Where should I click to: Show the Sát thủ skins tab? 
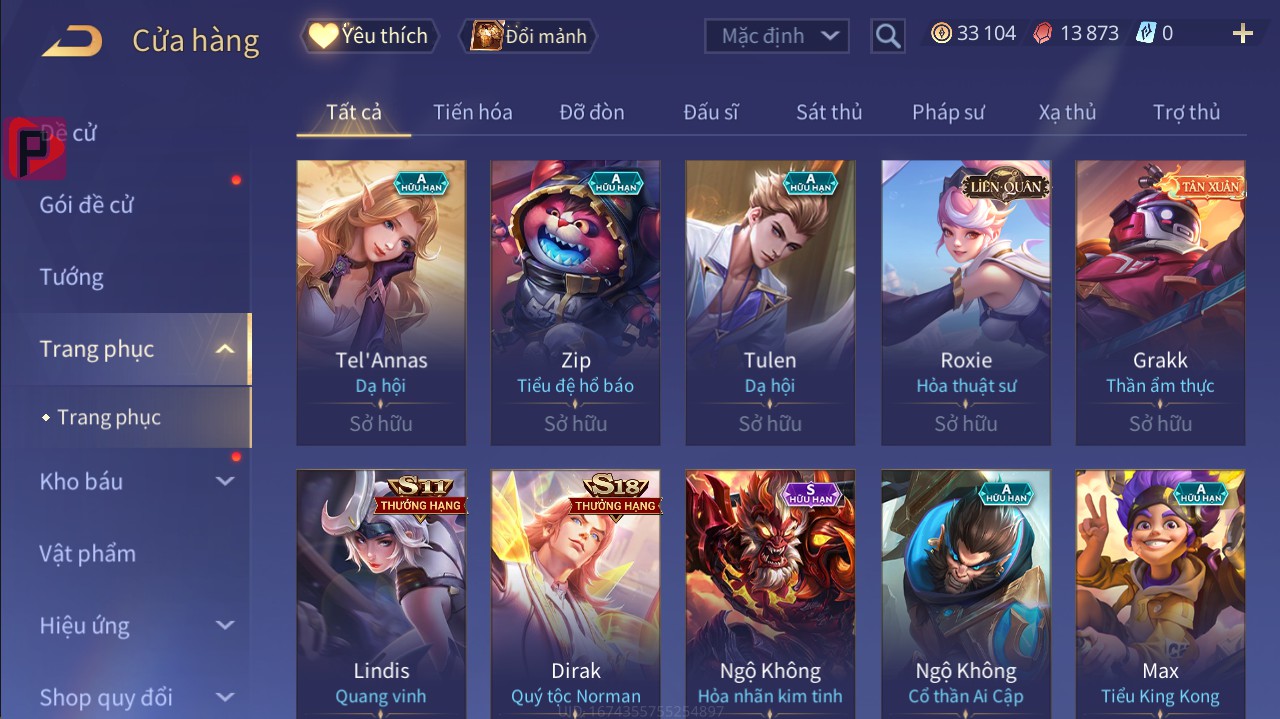(x=829, y=112)
